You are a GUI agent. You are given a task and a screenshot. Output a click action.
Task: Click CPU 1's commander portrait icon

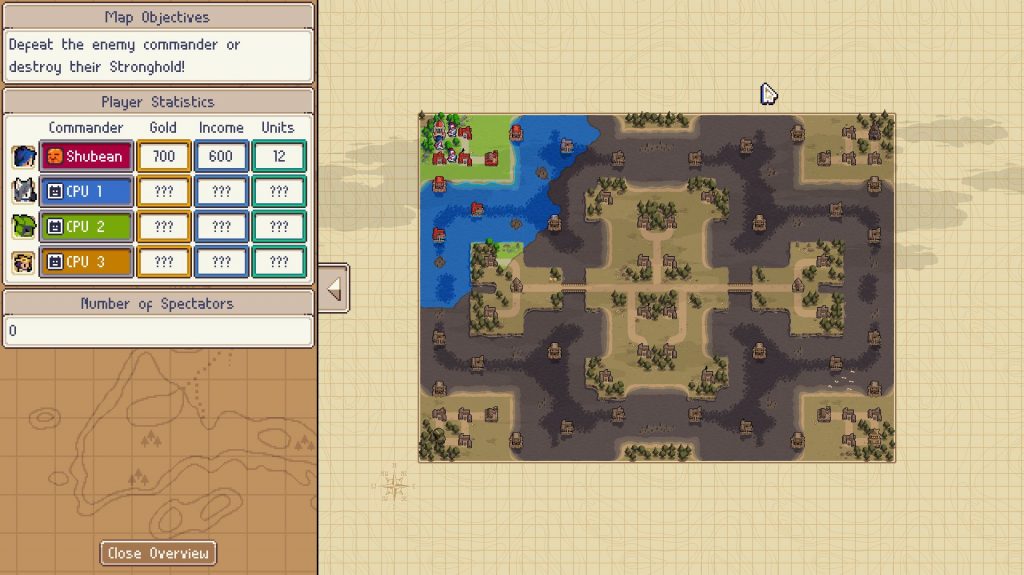click(23, 191)
